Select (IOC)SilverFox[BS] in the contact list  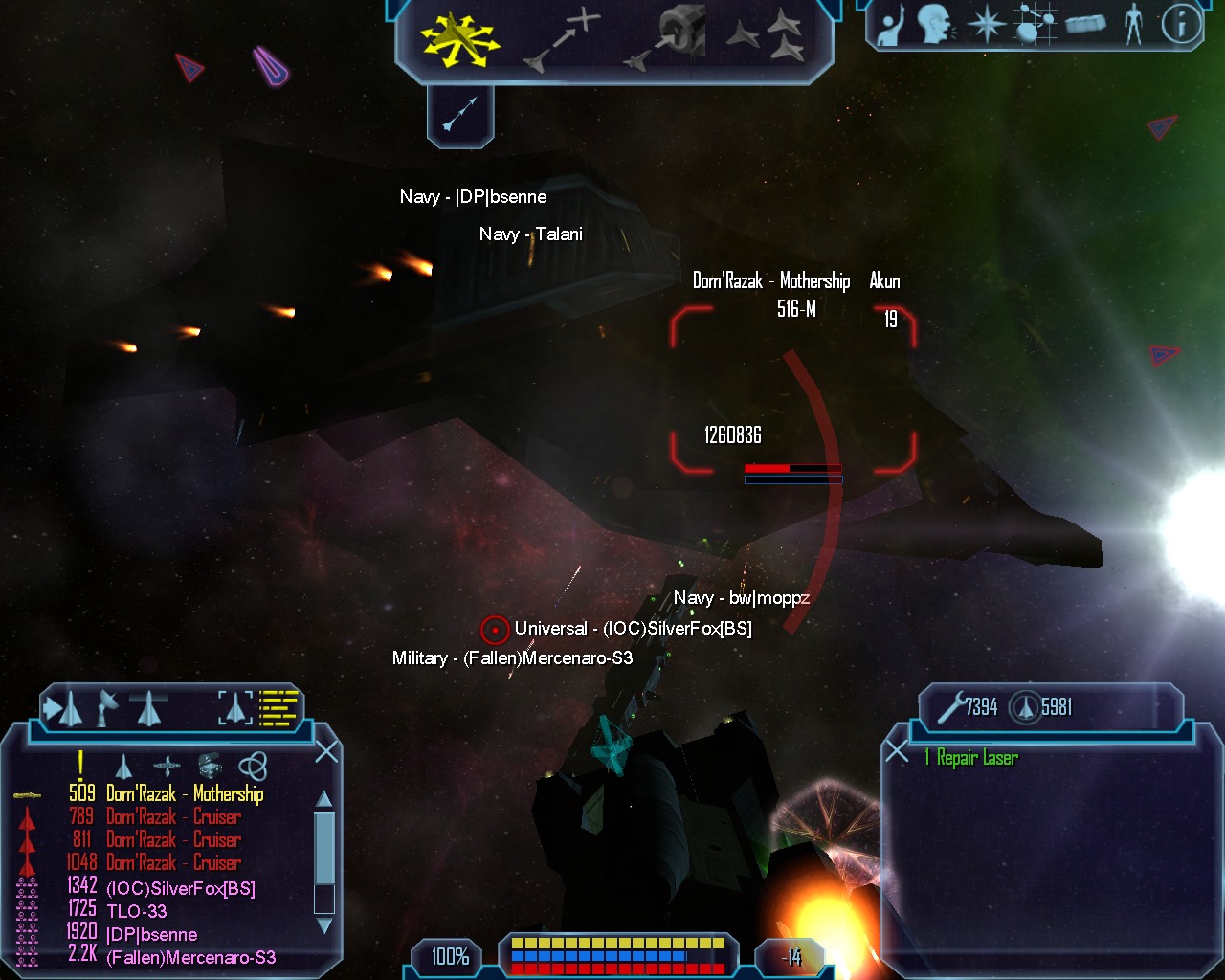point(180,888)
